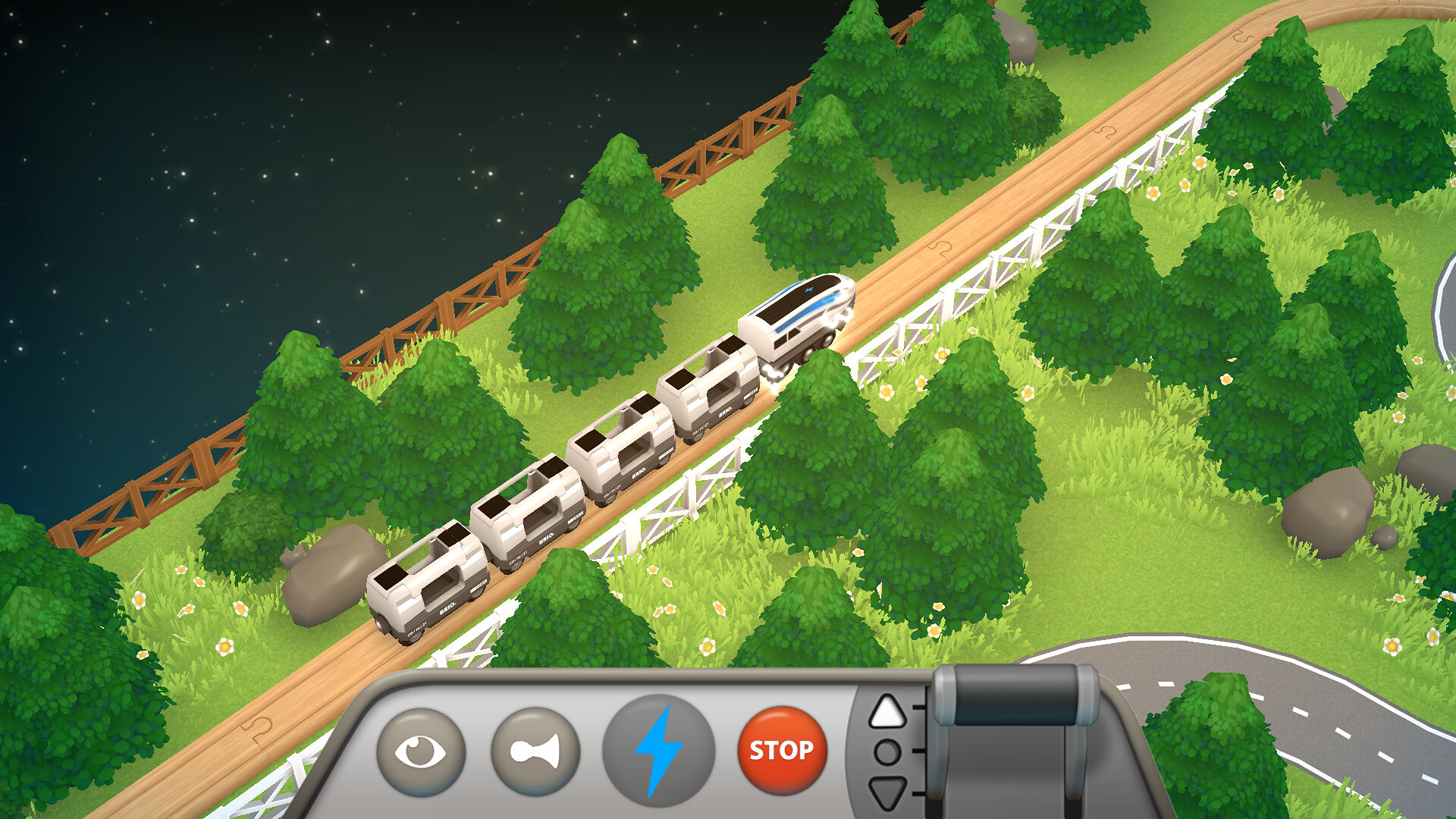Select the neutral circle speed marker
Image resolution: width=1456 pixels, height=819 pixels.
point(886,752)
